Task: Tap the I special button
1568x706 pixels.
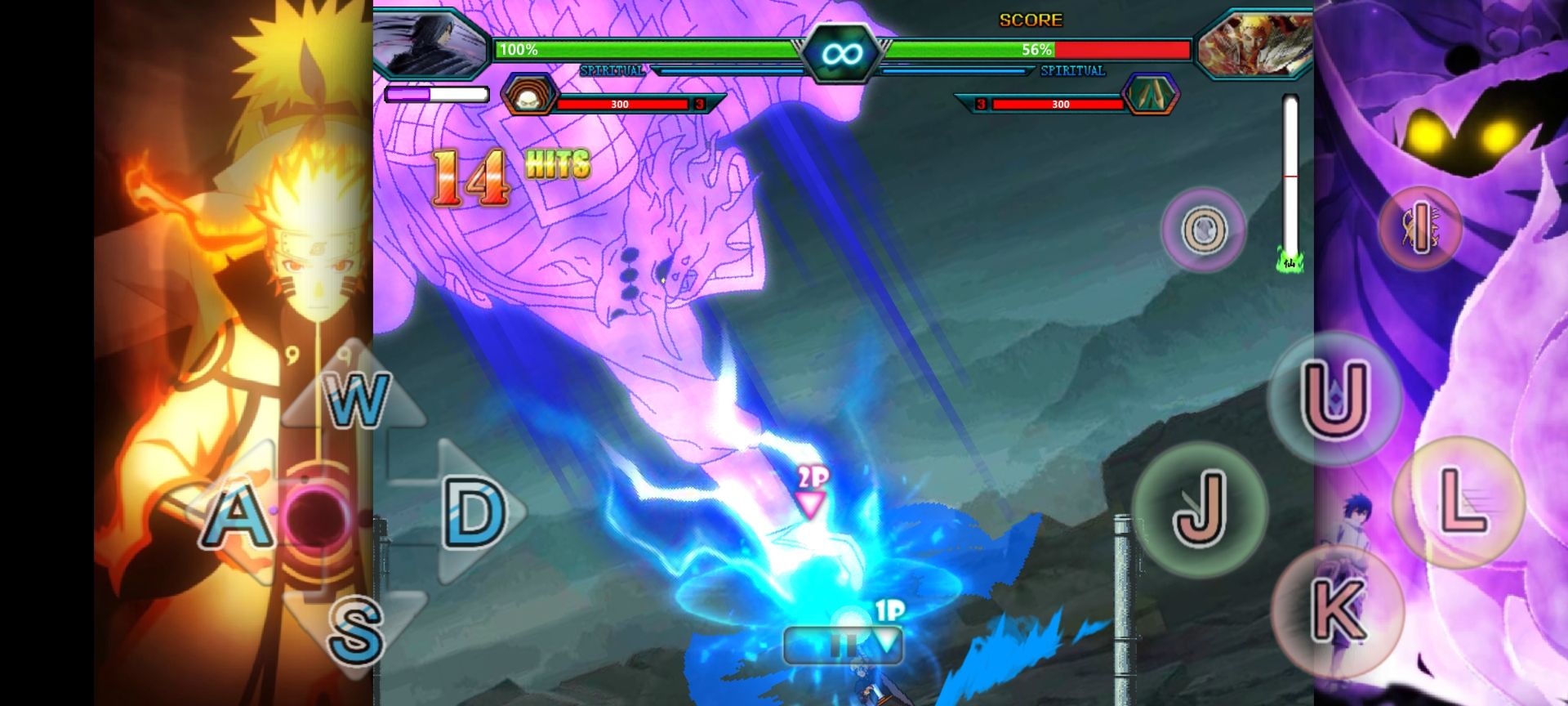Action: pyautogui.click(x=1419, y=228)
